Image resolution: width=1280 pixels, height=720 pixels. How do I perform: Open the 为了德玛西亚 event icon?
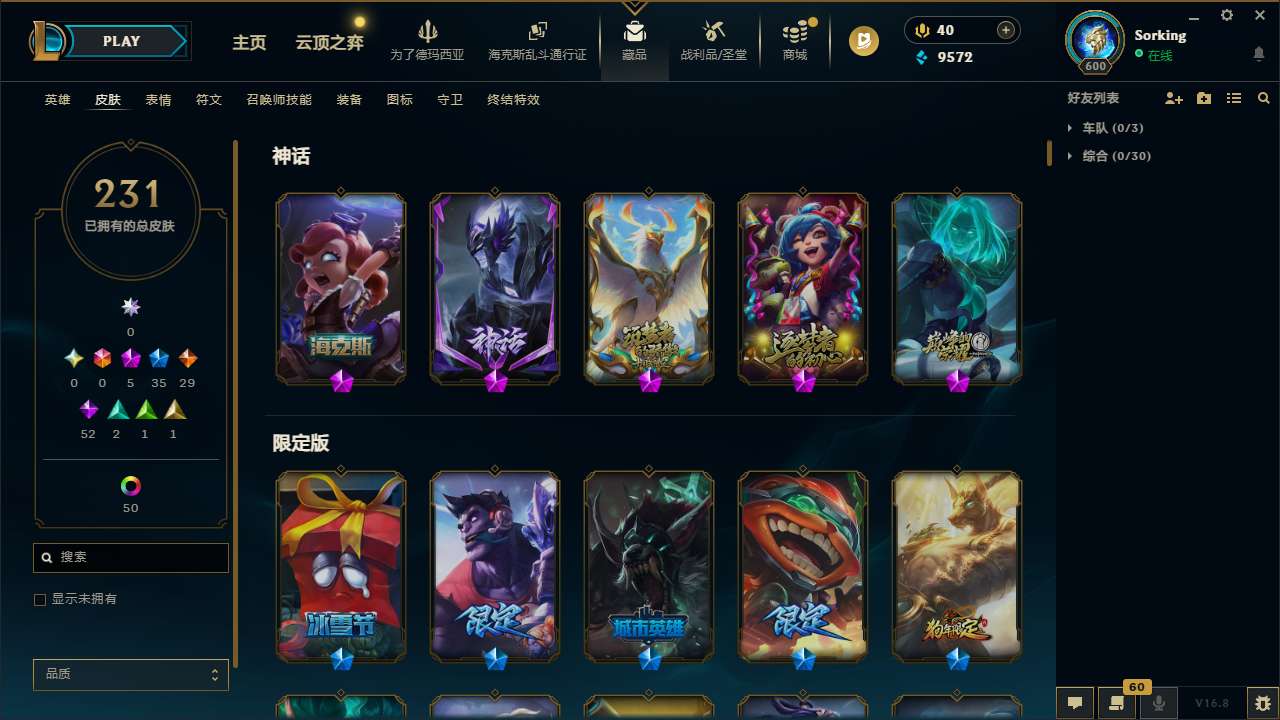click(428, 35)
